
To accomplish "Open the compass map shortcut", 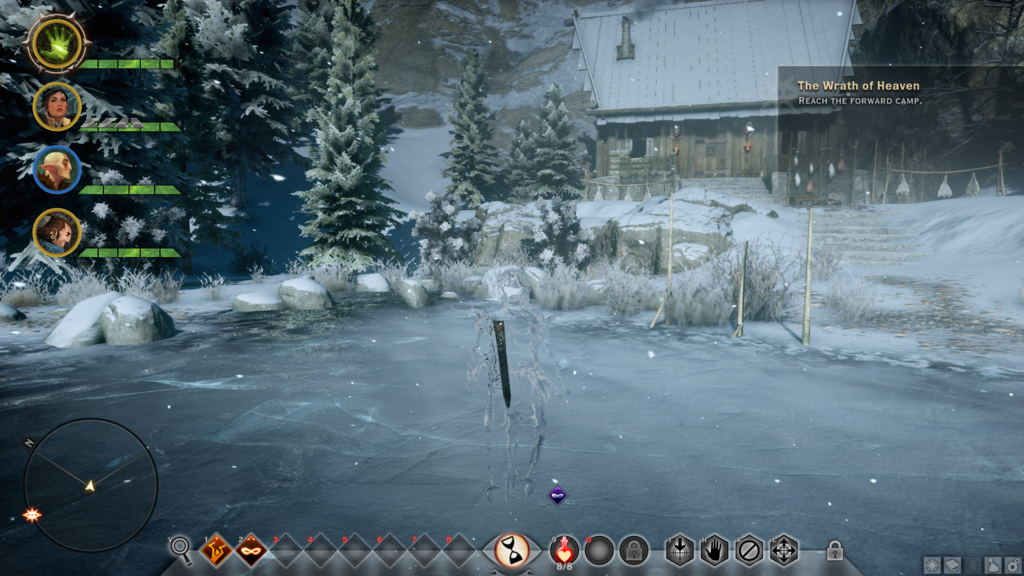I will [x=932, y=565].
